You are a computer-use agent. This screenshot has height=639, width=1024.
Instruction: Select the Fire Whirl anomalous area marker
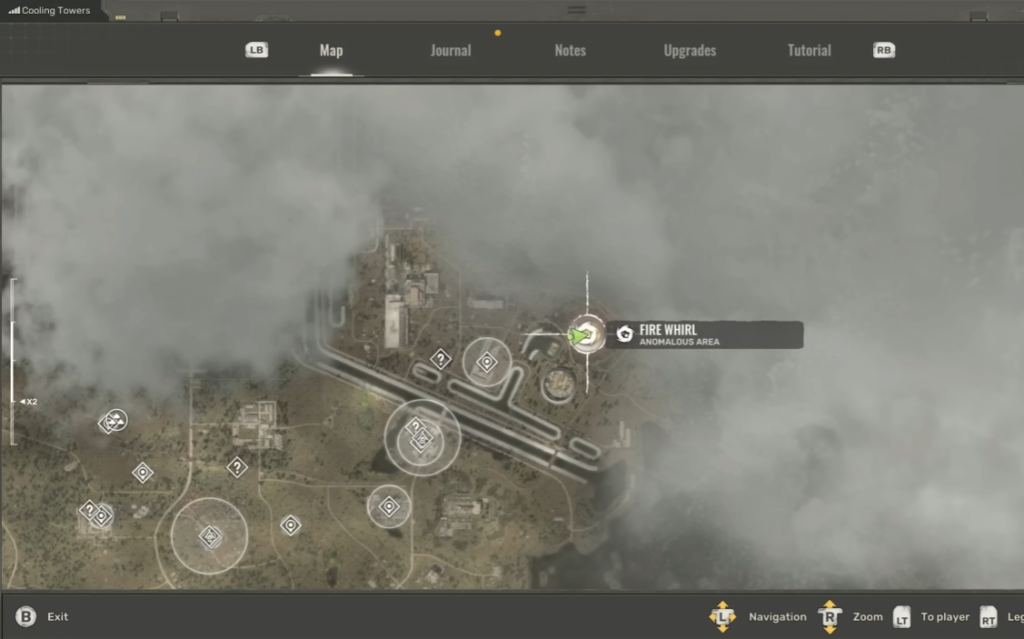pyautogui.click(x=586, y=335)
